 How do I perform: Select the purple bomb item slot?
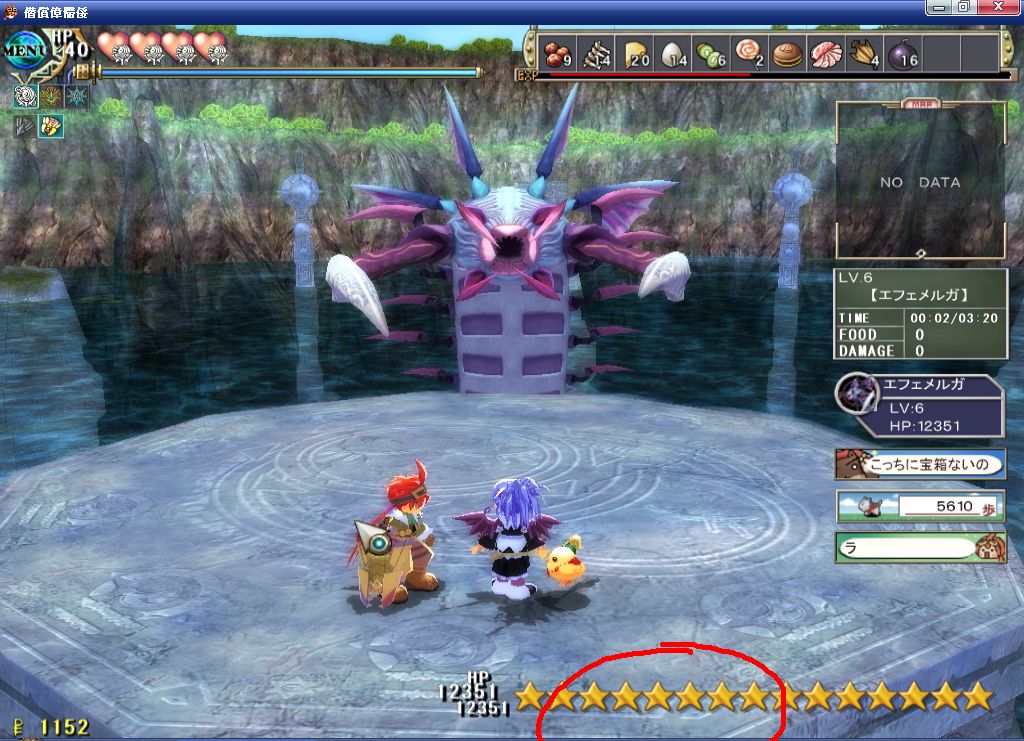(x=903, y=53)
